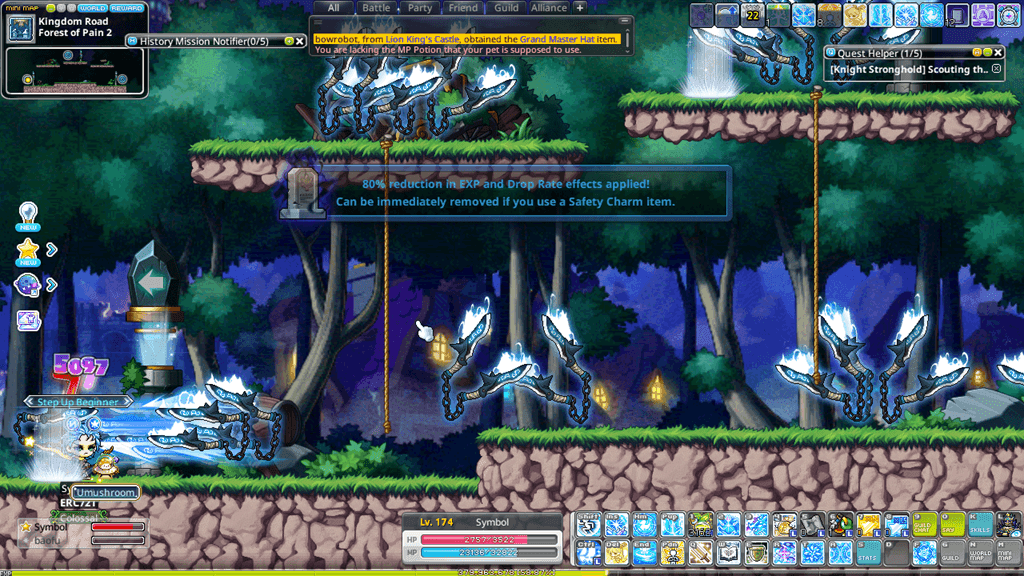Image resolution: width=1024 pixels, height=576 pixels.
Task: Activate the Guild Chat quickslot
Action: pos(925,524)
